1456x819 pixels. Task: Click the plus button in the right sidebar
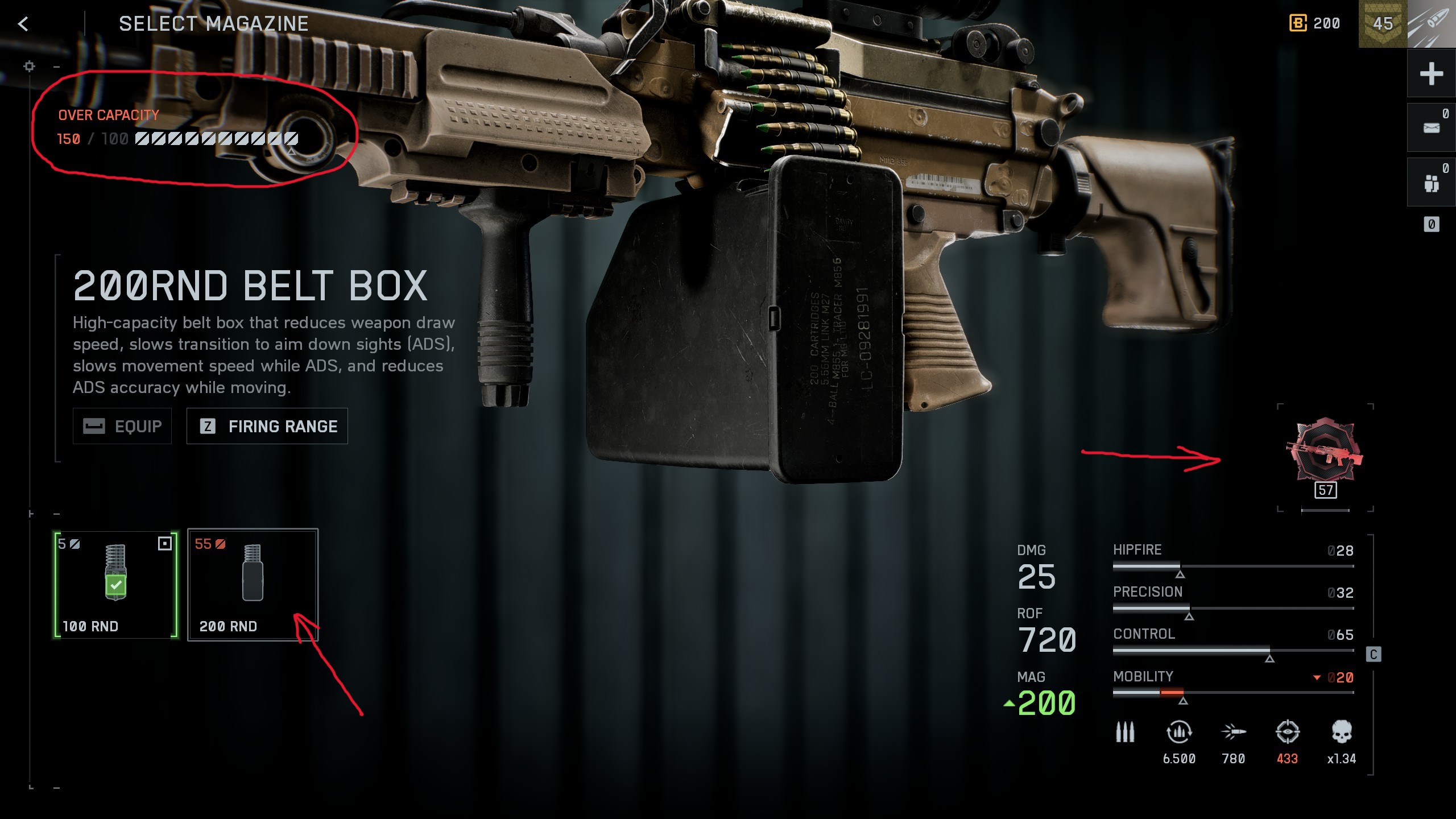1431,74
